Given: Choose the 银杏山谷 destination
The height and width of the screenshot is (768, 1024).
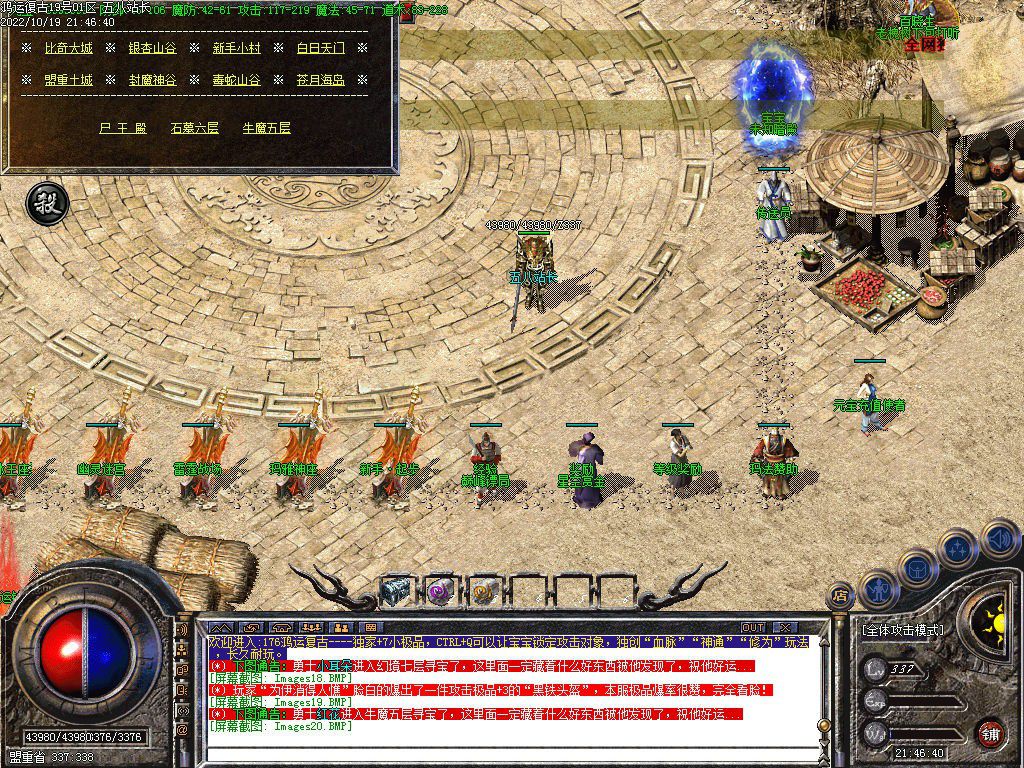Looking at the screenshot, I should [x=152, y=48].
